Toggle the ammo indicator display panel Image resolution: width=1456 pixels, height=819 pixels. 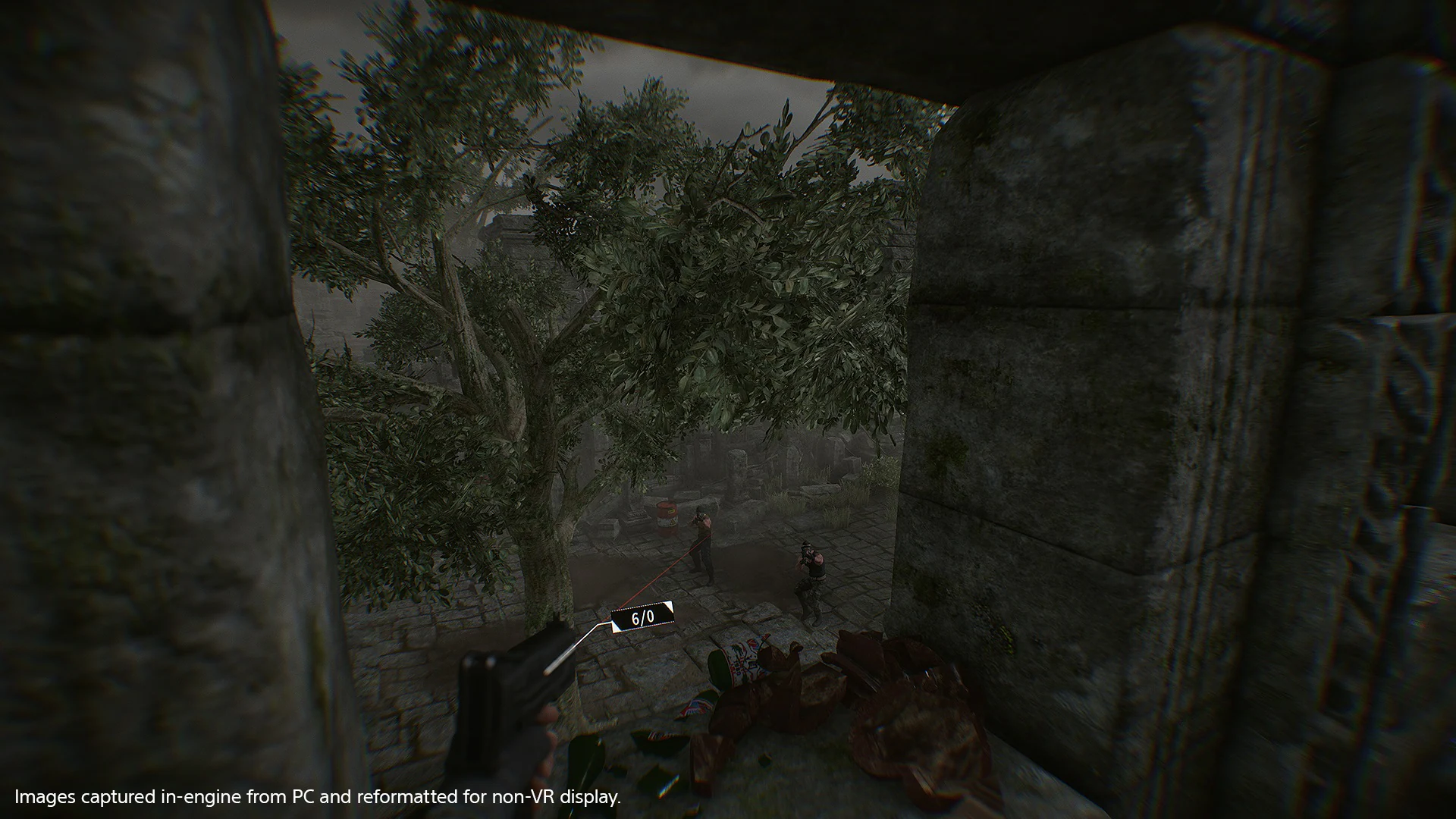coord(642,617)
